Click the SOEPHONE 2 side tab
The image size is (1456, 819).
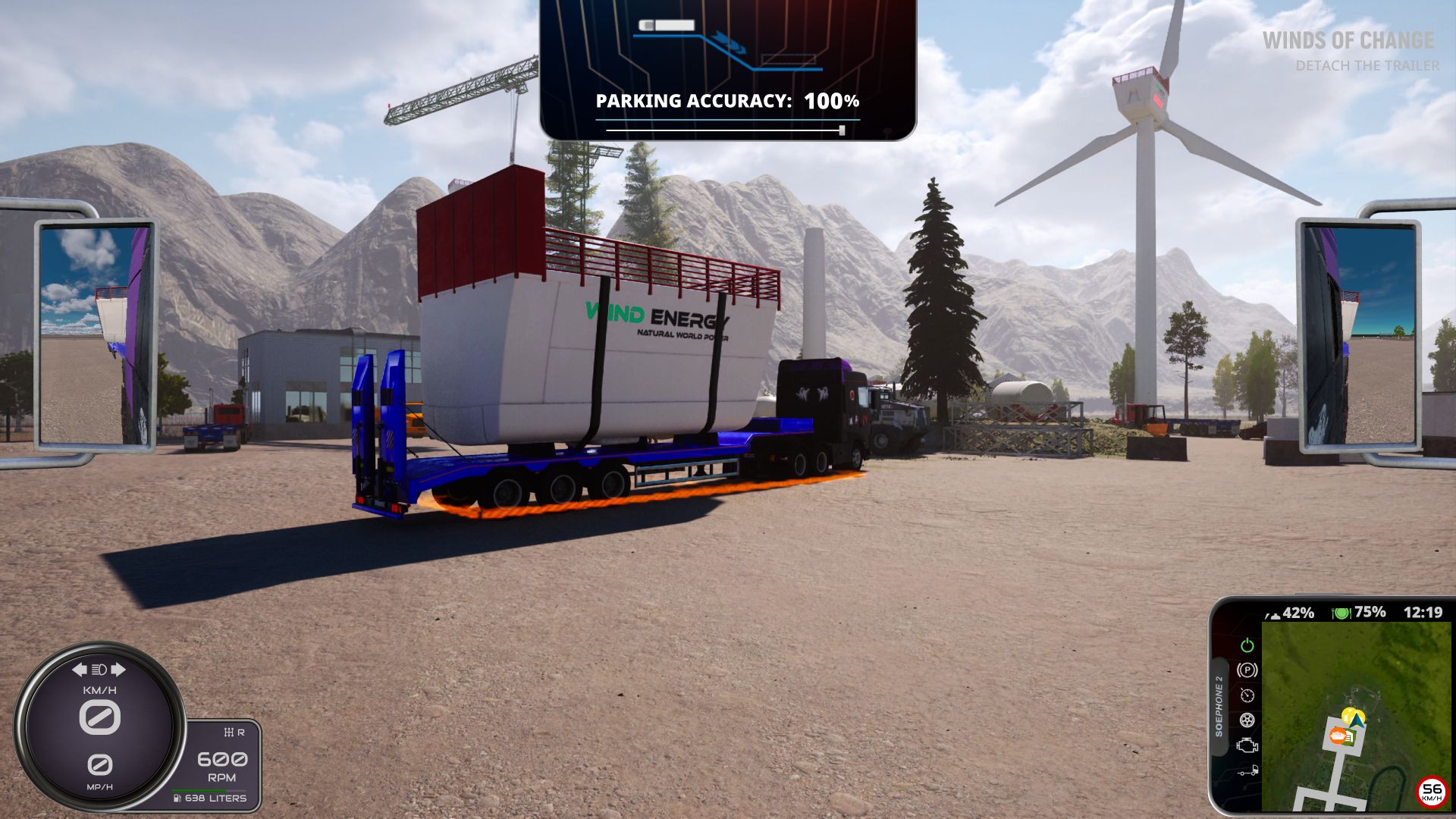click(1219, 705)
